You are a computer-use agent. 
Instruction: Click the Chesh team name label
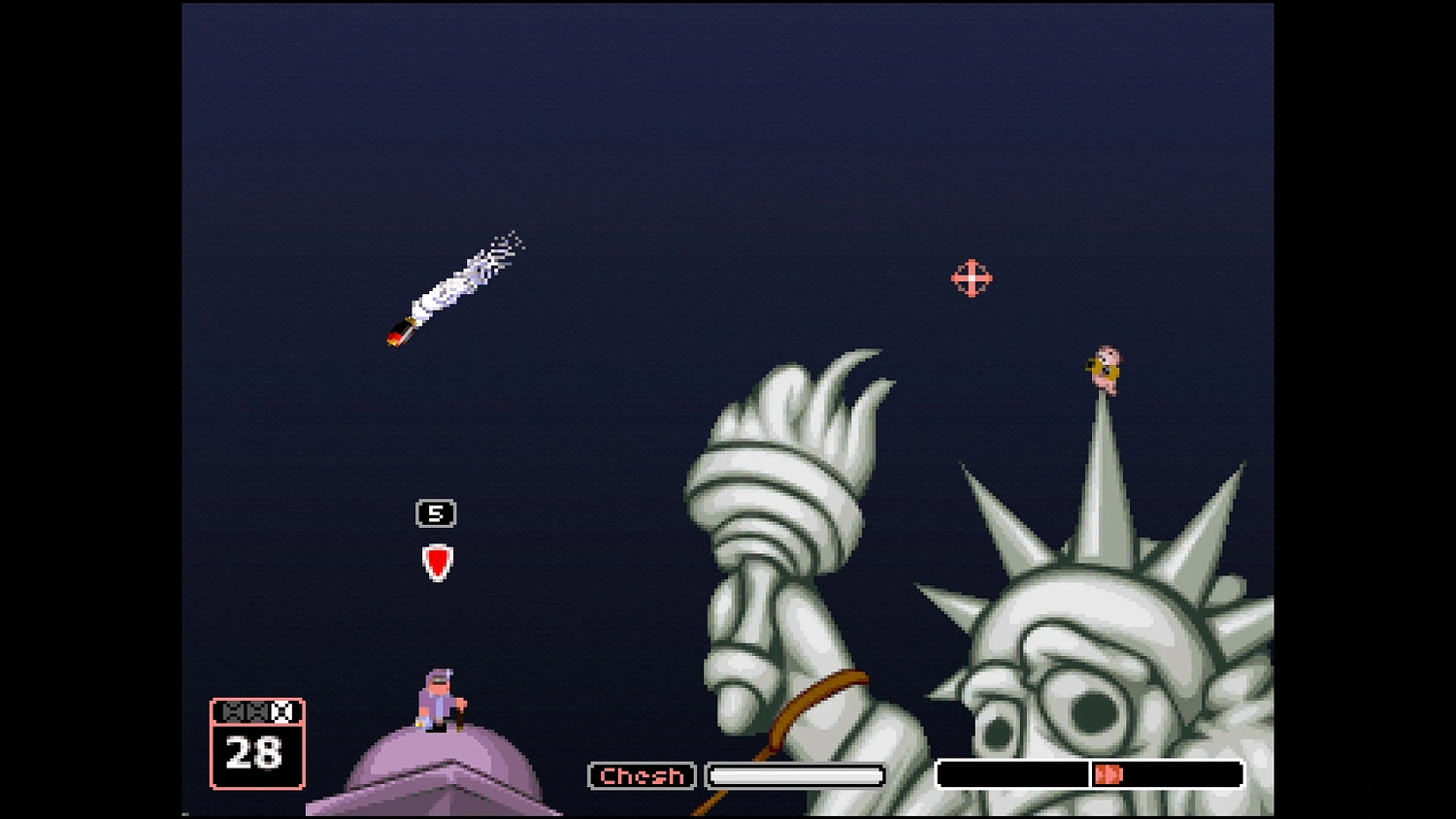point(641,775)
